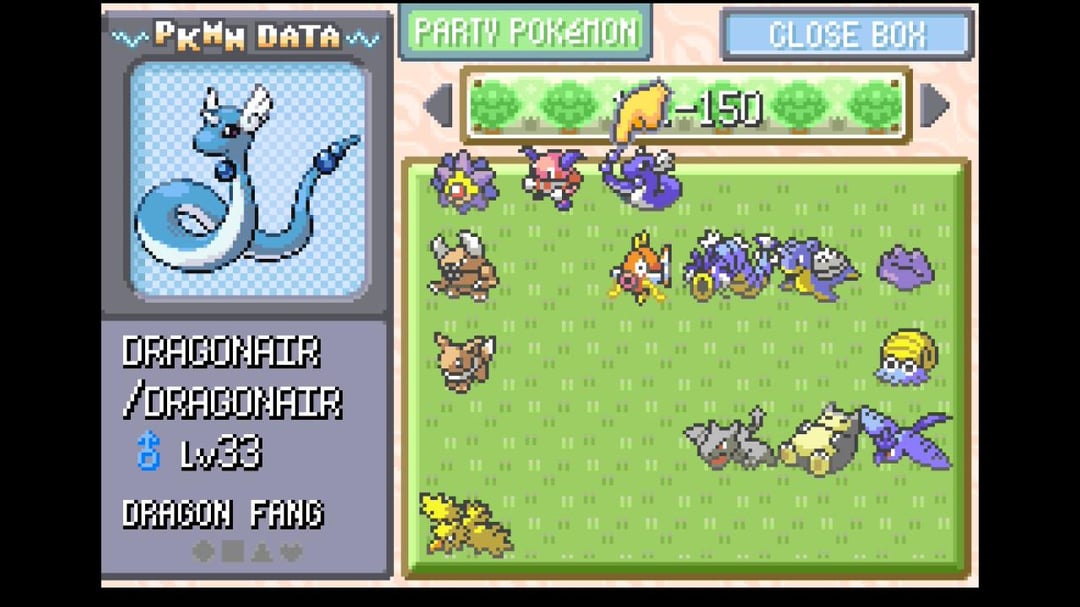
Task: Select Pinsir in the storage box
Action: point(464,265)
